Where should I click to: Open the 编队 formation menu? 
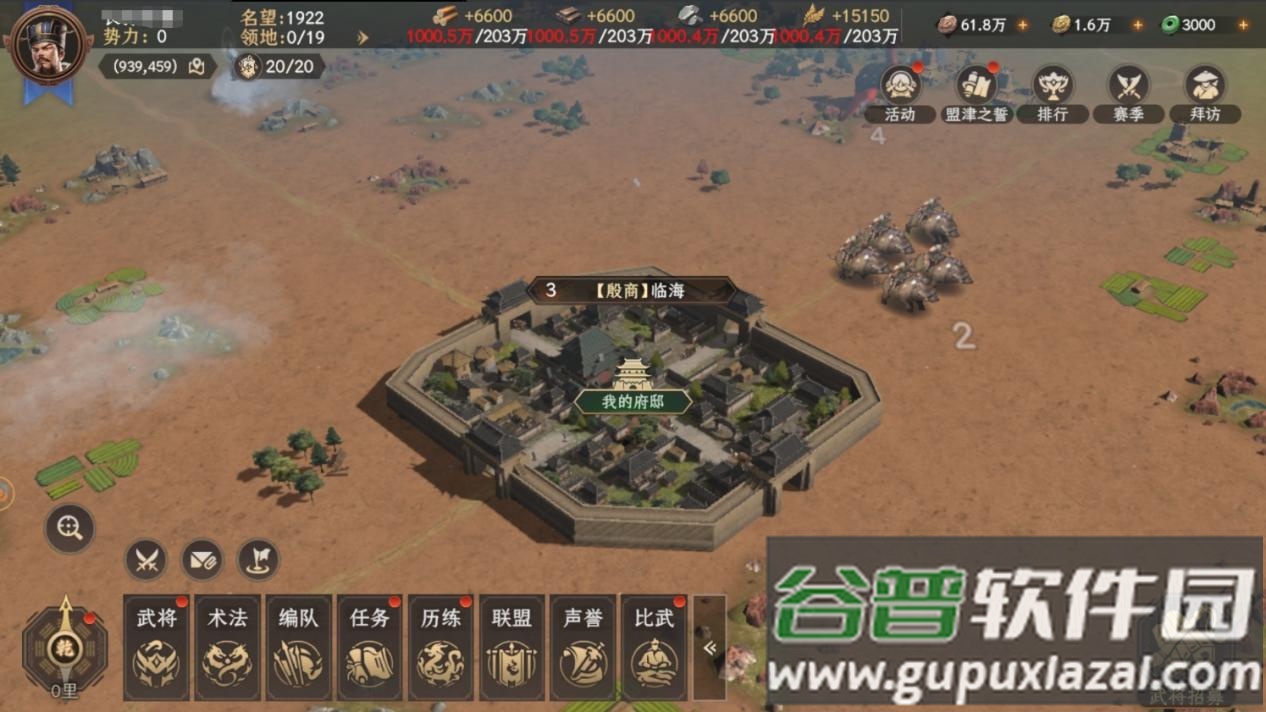click(298, 647)
